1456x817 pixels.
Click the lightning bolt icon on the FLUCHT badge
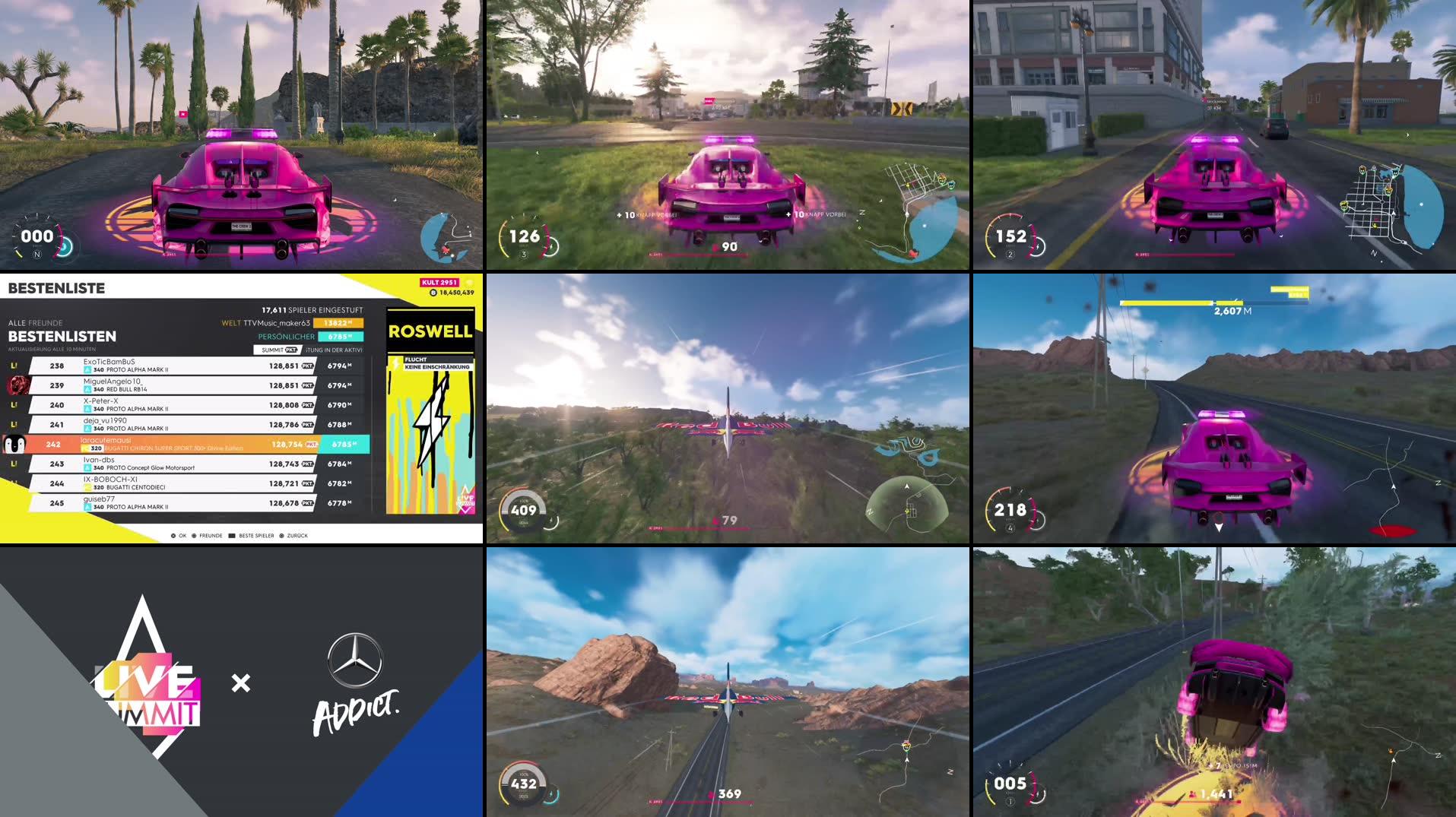coord(395,364)
